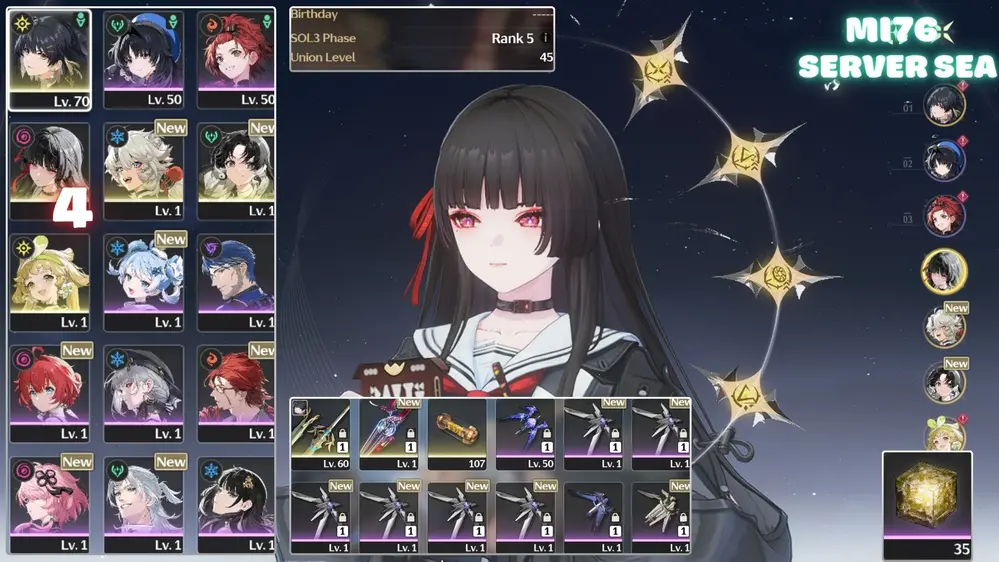Select the red-haired Lv. 50 character tile
999x562 pixels.
[x=236, y=59]
